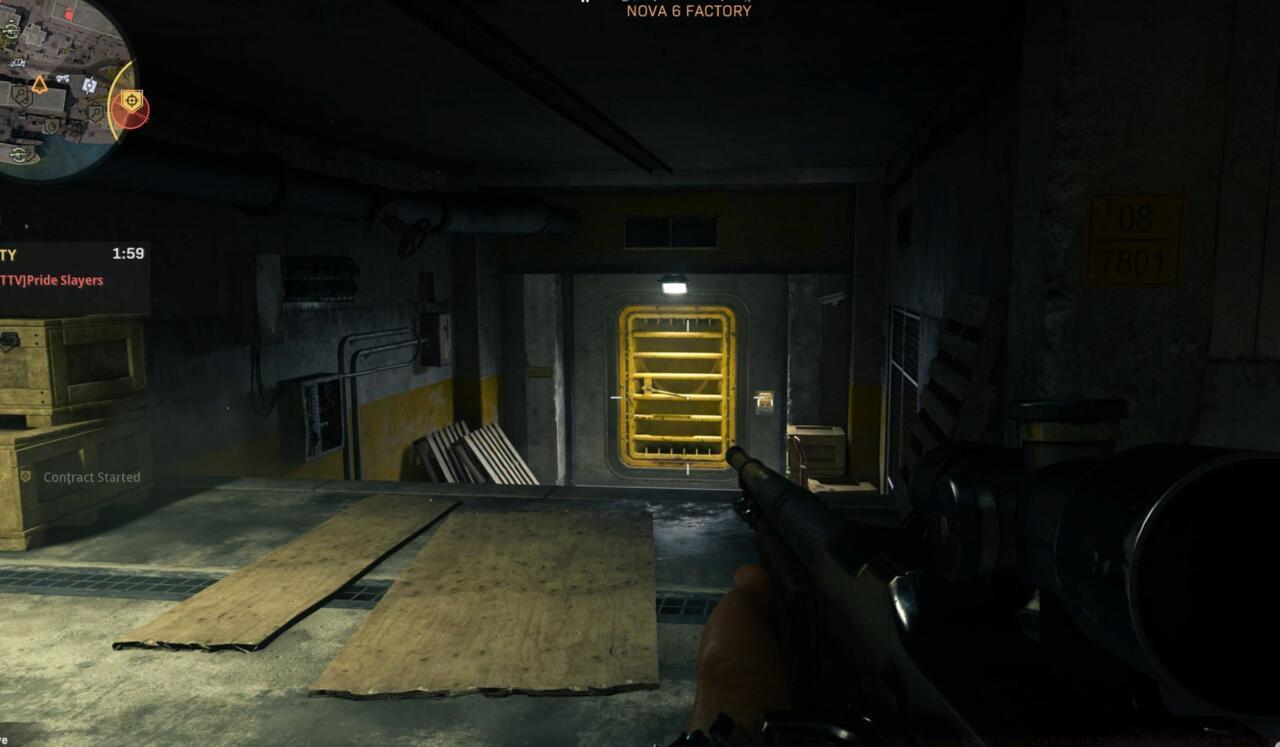Select the objective crosshair marker on minimap
The image size is (1280, 747).
pyautogui.click(x=131, y=98)
